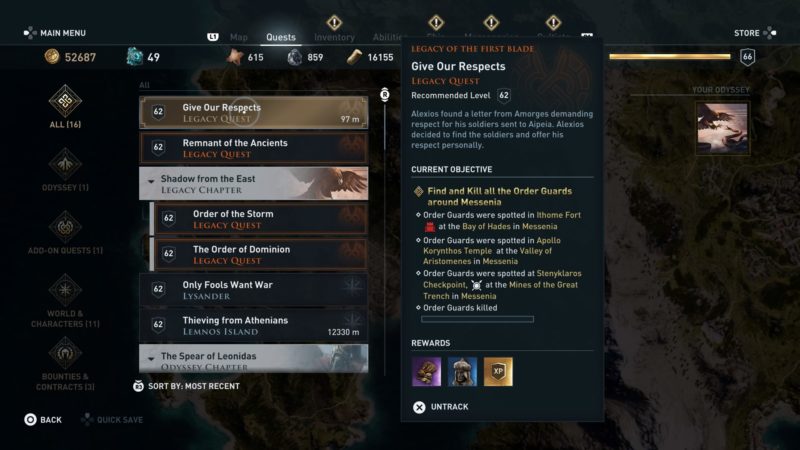Open Remnant of the Ancients quest

pos(253,148)
